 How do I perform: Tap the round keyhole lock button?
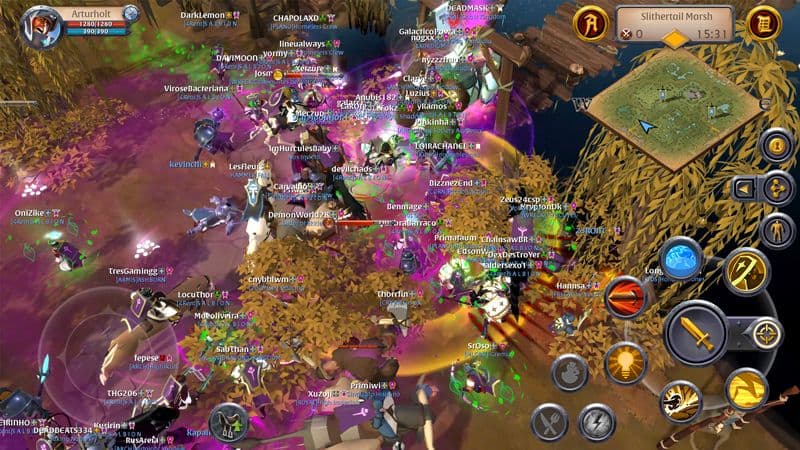click(776, 145)
